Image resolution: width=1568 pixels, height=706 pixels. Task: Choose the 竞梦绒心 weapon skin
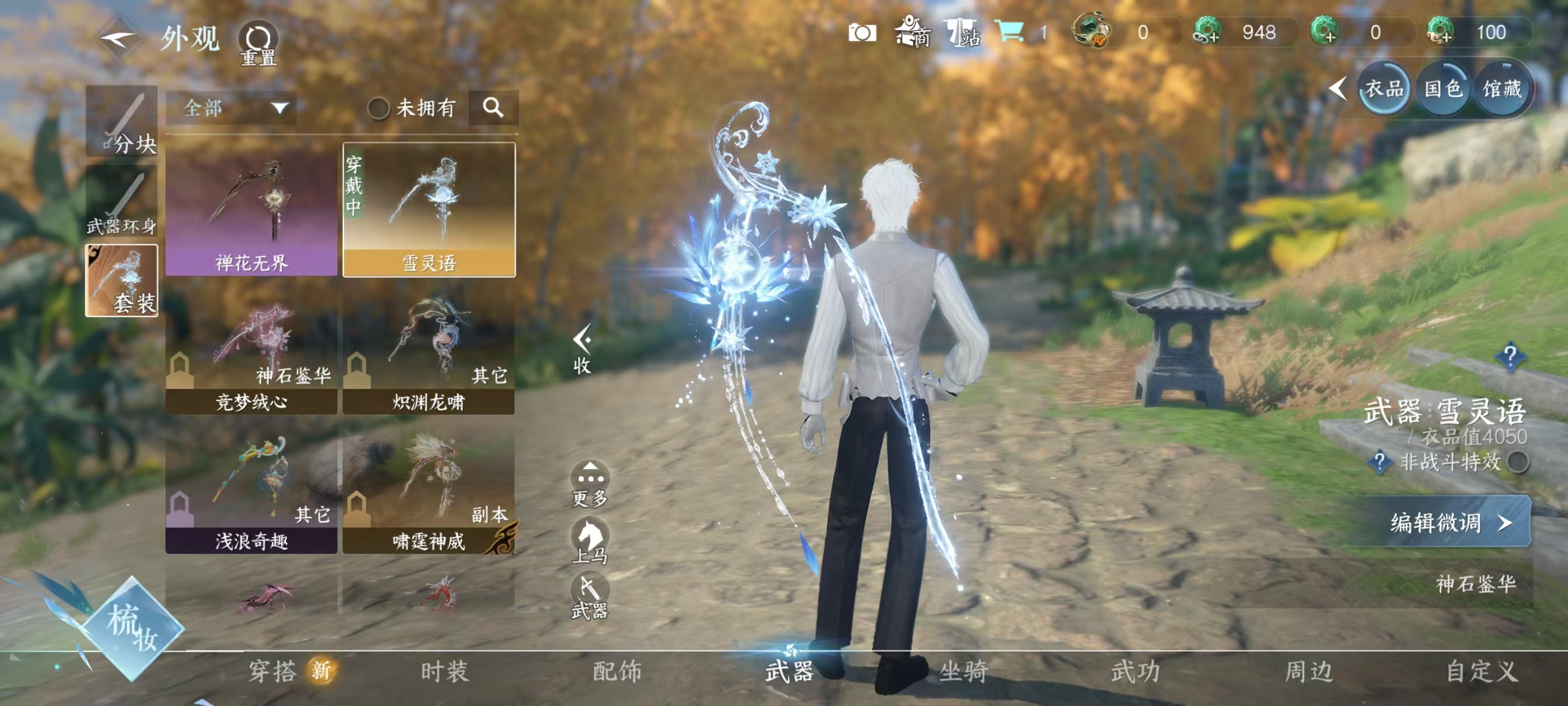tap(251, 355)
